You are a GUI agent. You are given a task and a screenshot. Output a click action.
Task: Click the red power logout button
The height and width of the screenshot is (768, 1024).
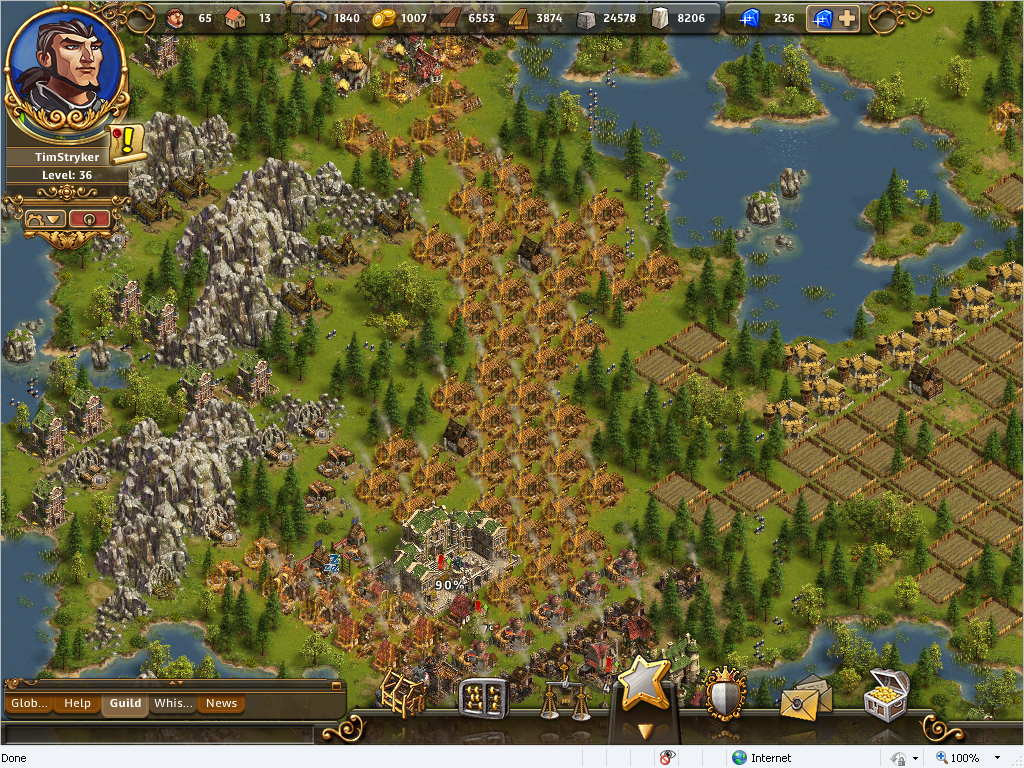click(89, 218)
